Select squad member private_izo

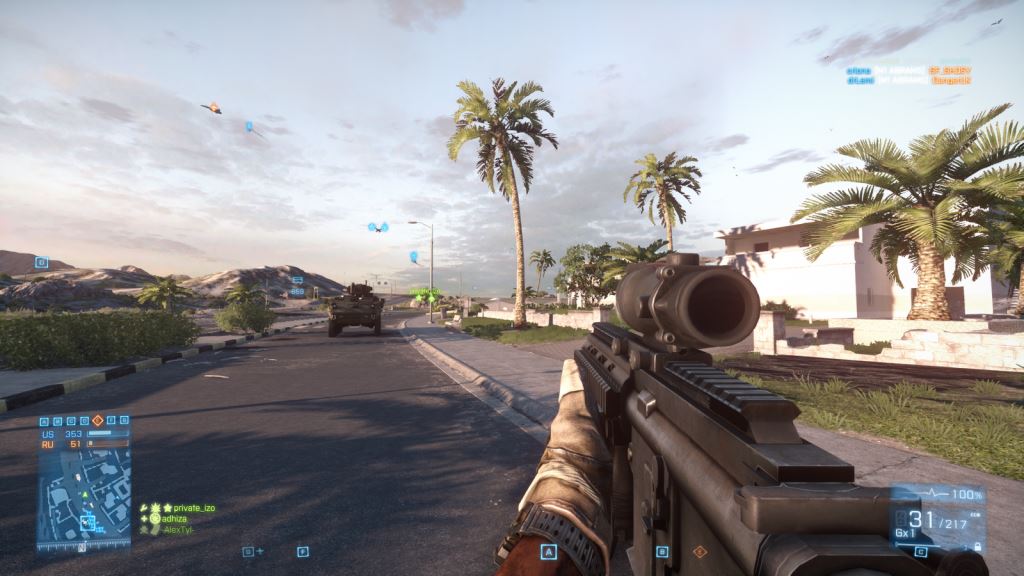pyautogui.click(x=186, y=508)
